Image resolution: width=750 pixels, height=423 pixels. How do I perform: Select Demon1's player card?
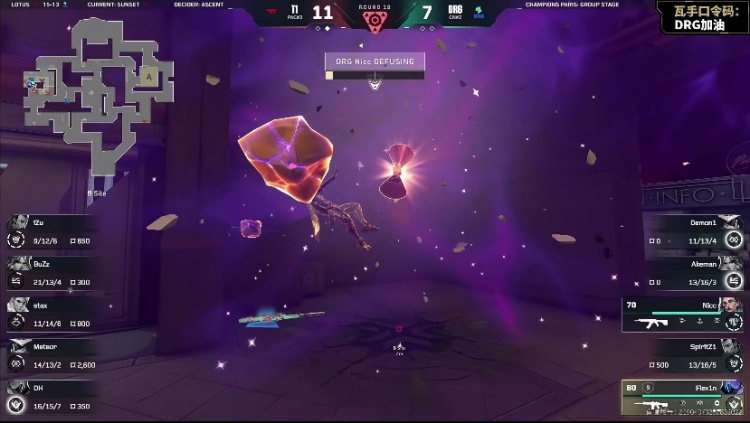tap(695, 231)
